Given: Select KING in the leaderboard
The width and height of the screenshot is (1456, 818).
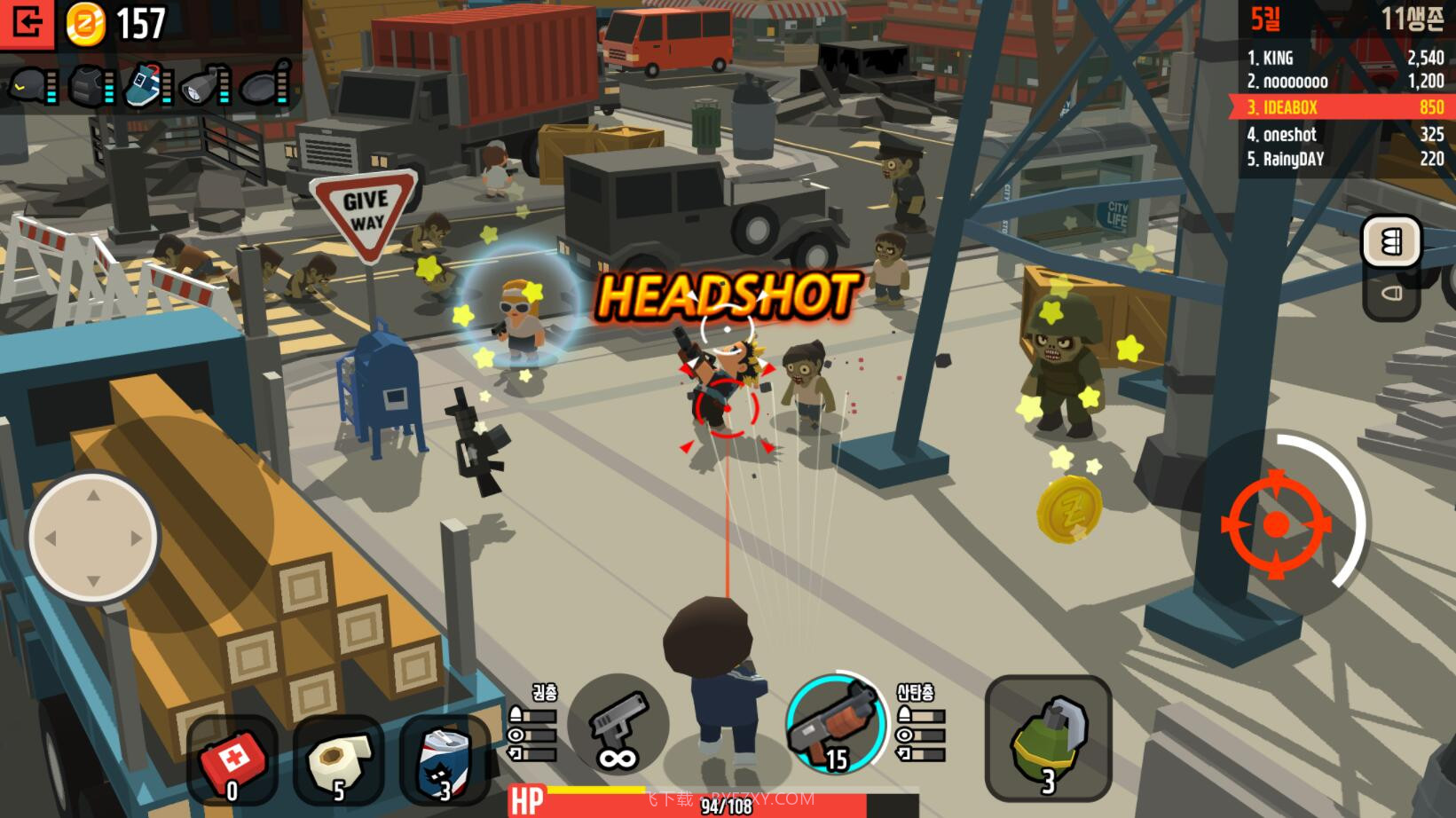Looking at the screenshot, I should click(x=1343, y=58).
